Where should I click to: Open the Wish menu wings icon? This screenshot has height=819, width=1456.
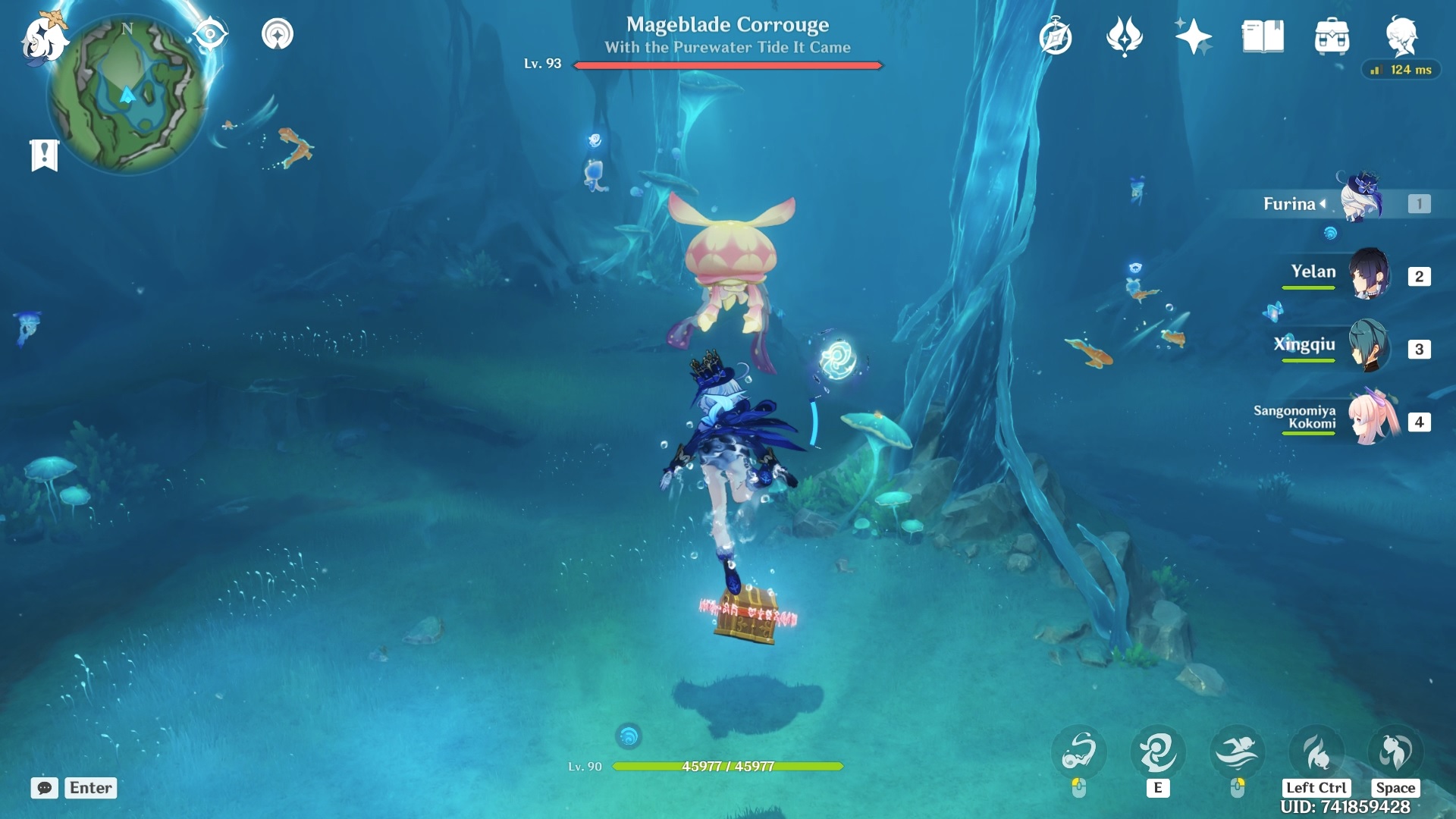[1123, 34]
